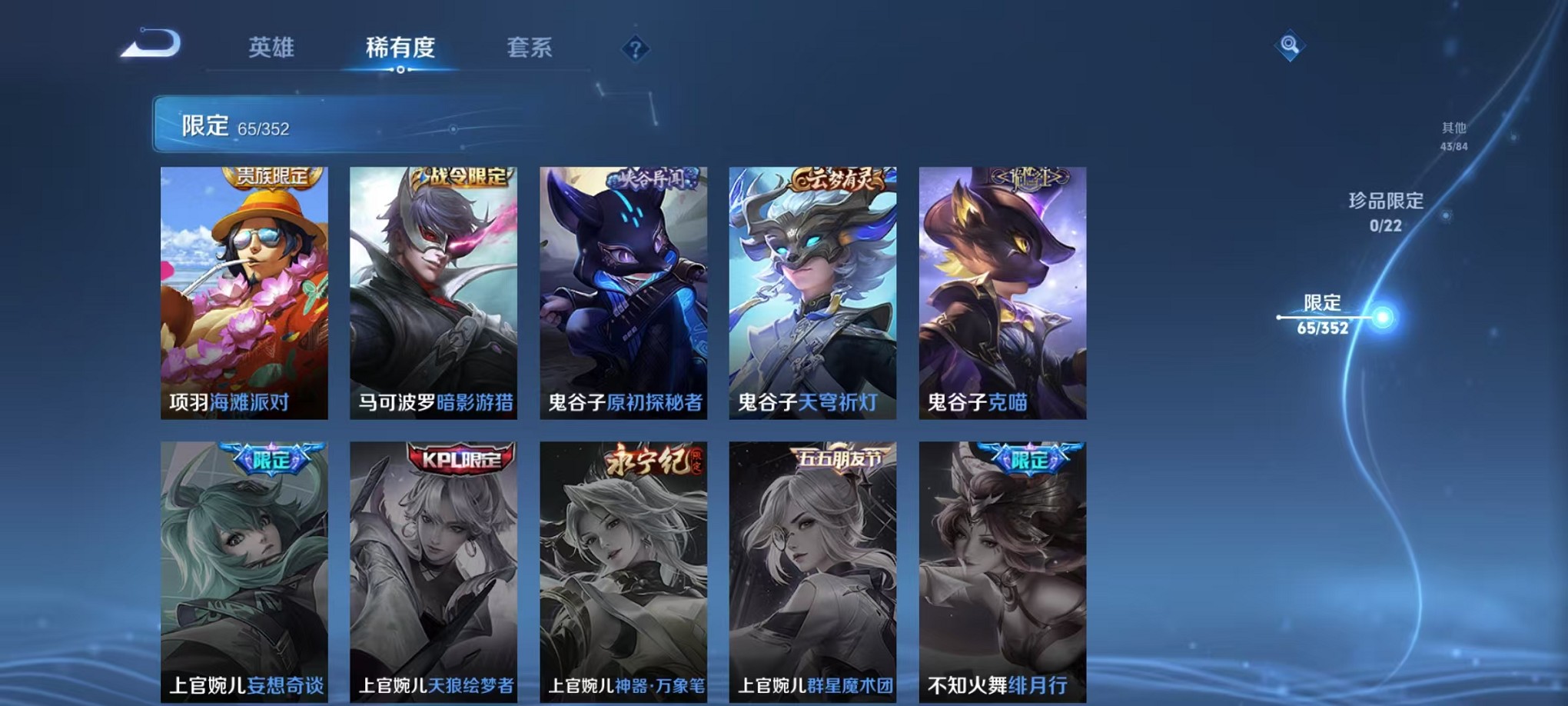The height and width of the screenshot is (706, 1568).
Task: Select the 贵族限定 banner on 项羽 skin
Action: (x=271, y=177)
